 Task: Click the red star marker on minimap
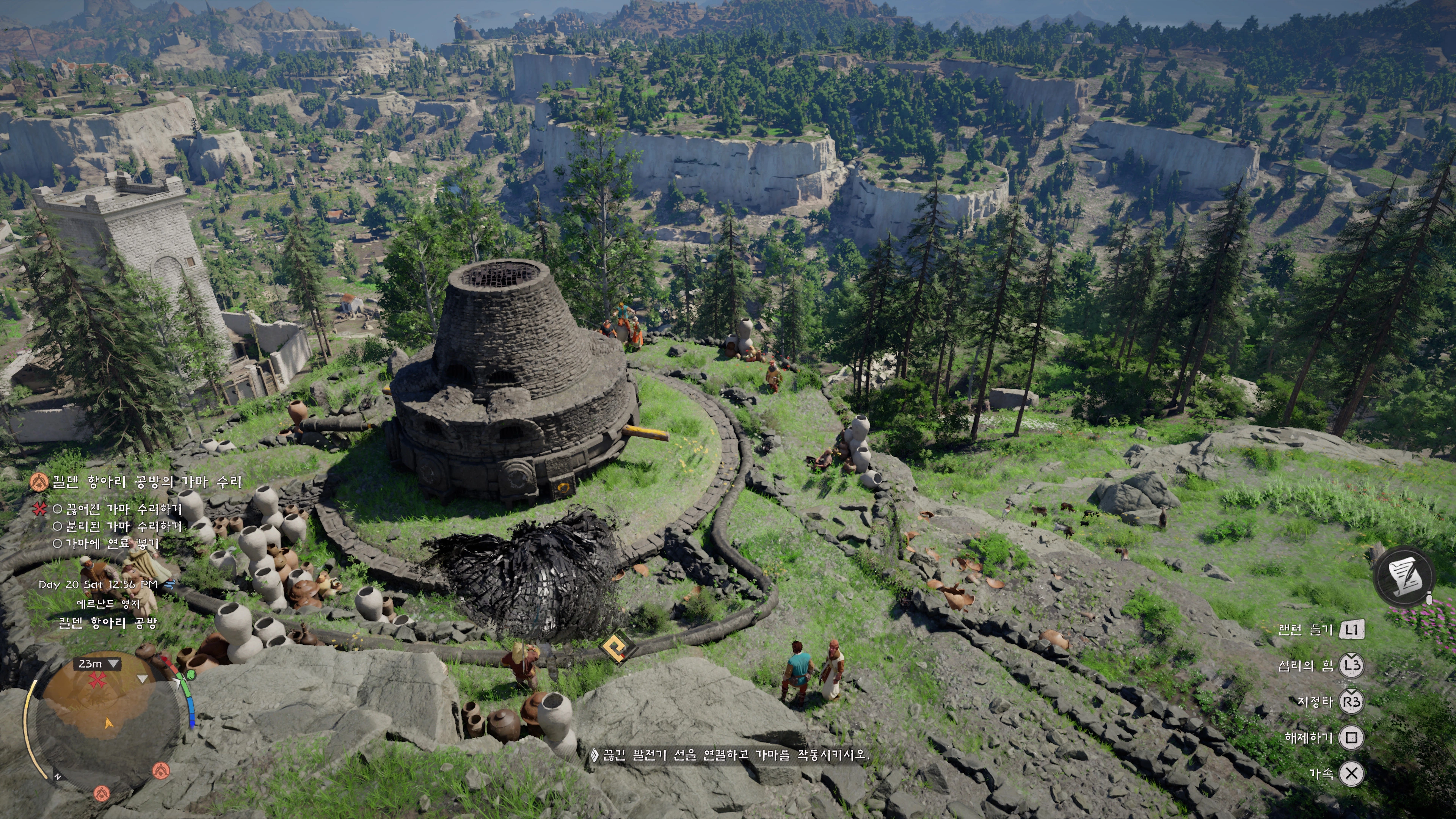(x=97, y=680)
